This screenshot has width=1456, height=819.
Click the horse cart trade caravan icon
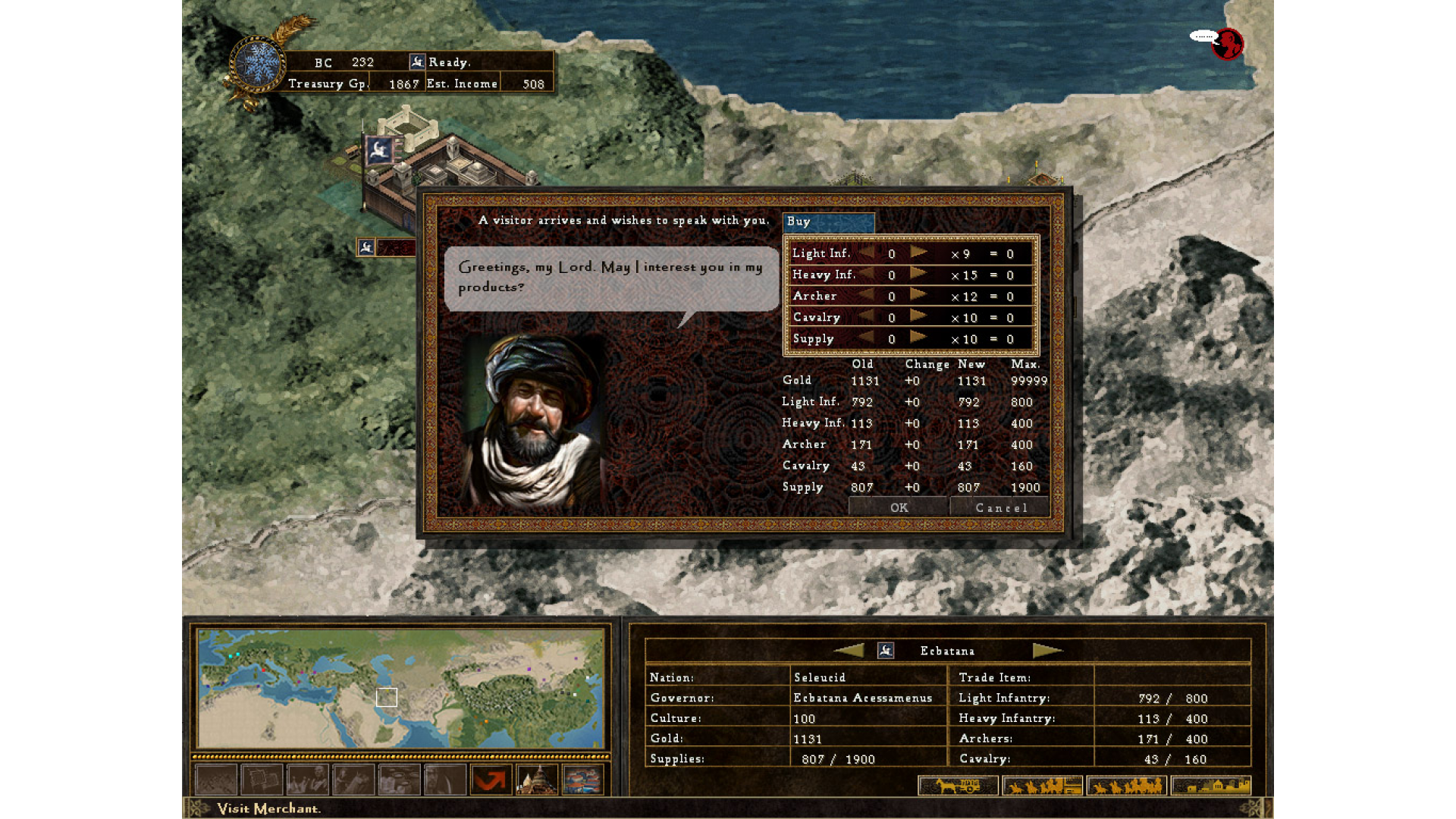coord(958,785)
